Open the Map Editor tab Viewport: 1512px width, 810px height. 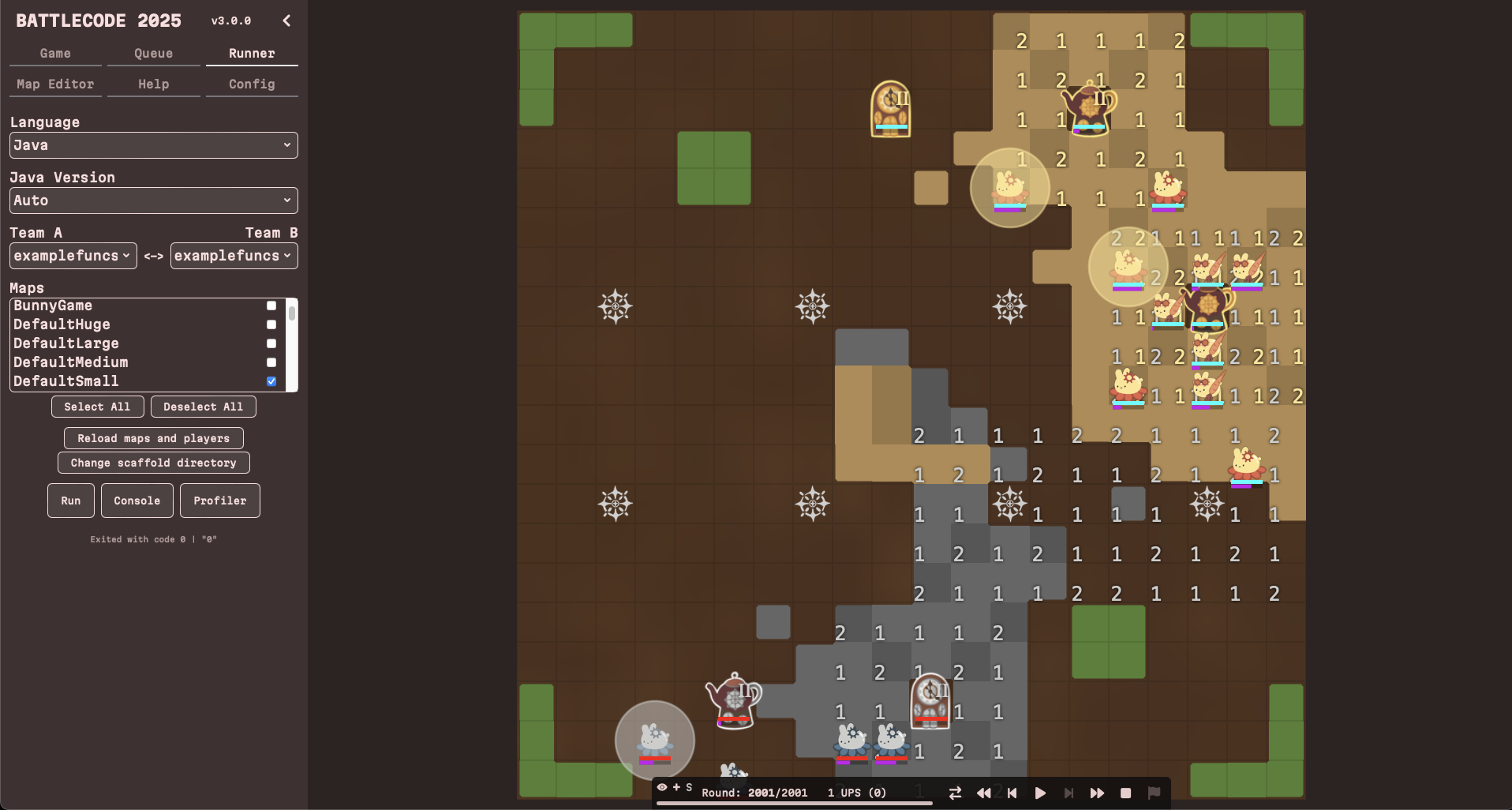55,84
